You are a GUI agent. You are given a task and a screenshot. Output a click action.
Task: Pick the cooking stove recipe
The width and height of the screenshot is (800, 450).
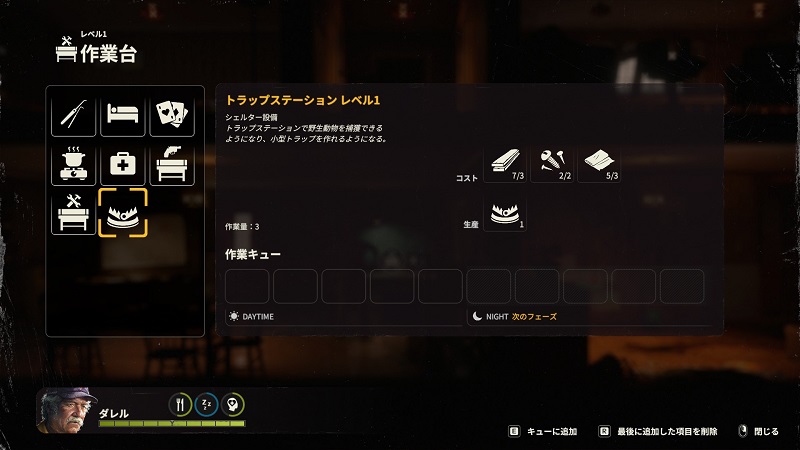[x=74, y=164]
